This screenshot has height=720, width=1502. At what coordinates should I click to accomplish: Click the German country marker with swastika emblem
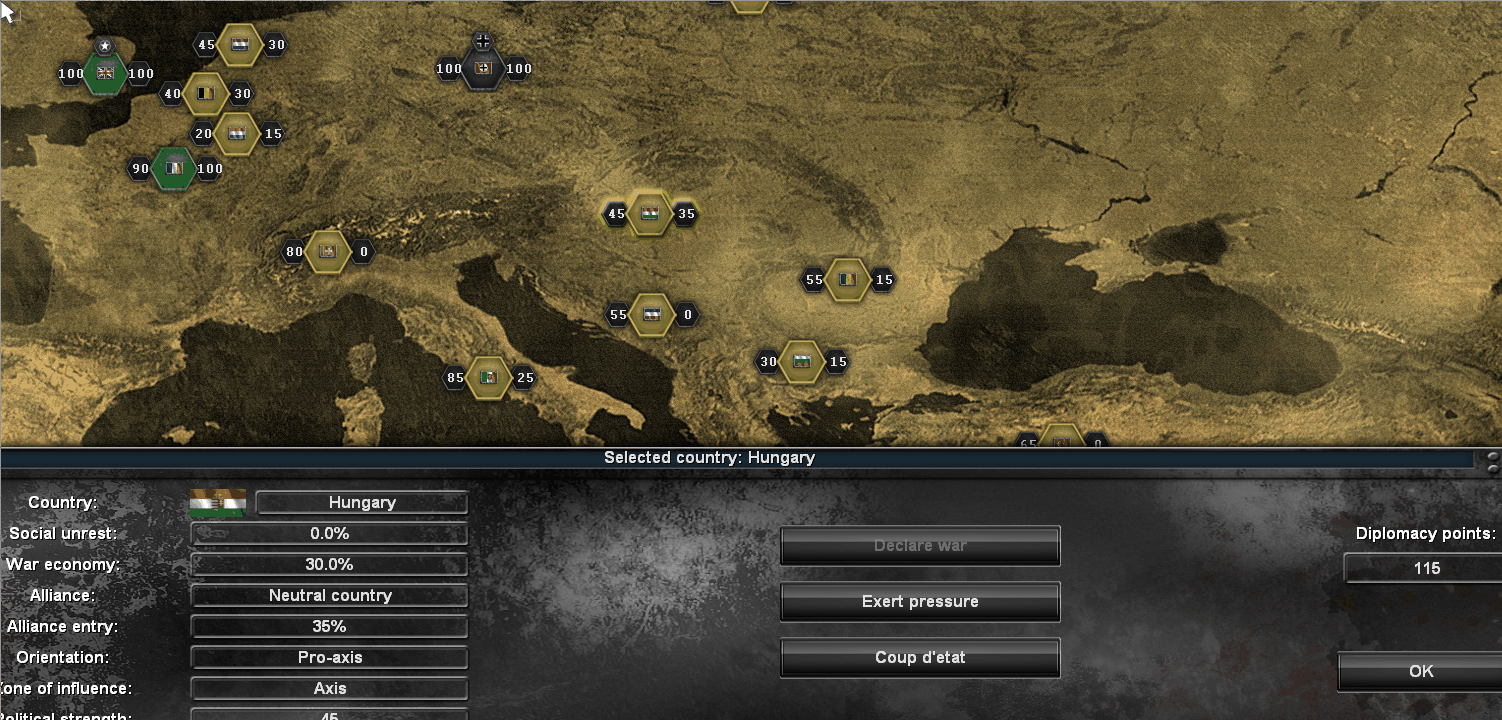(483, 68)
